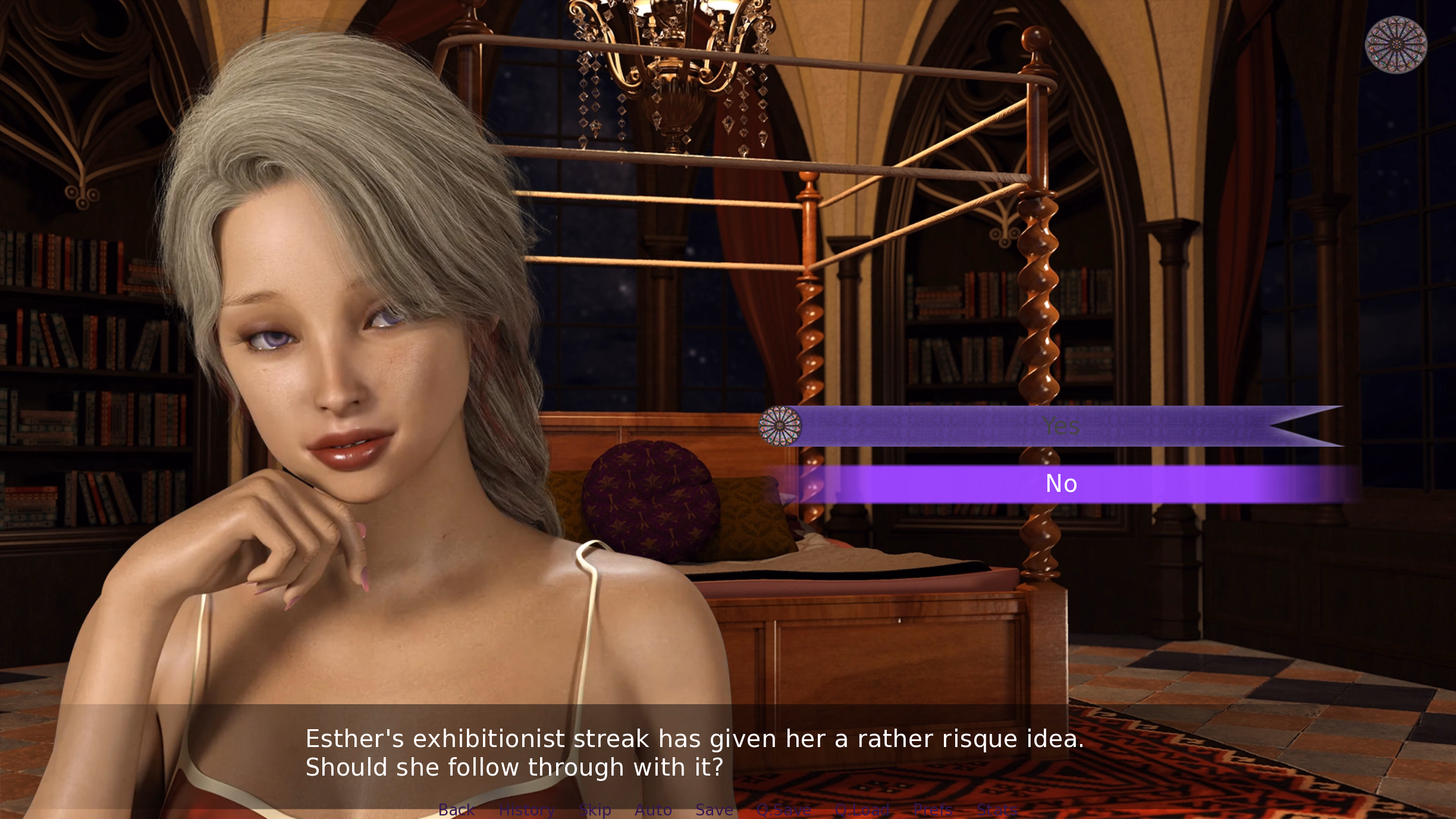This screenshot has height=819, width=1456.
Task: Show the Stats screen
Action: click(x=997, y=809)
